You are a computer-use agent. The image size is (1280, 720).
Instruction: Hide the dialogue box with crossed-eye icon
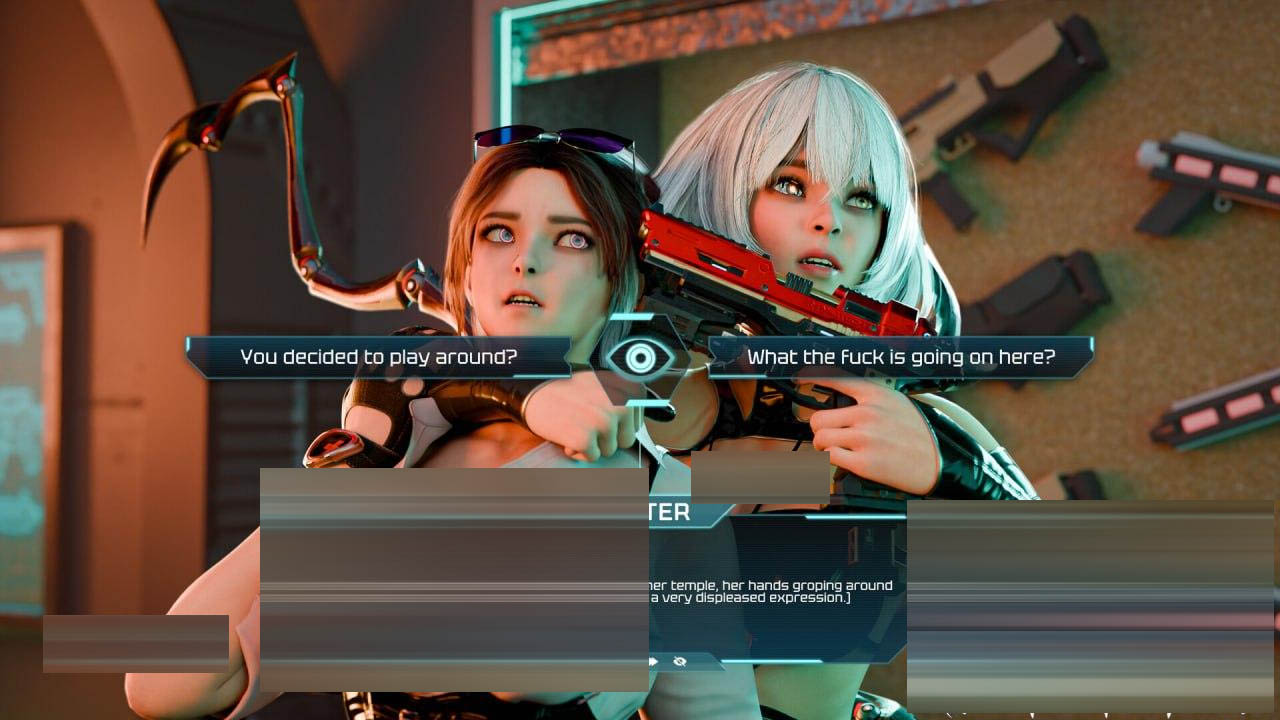point(681,661)
